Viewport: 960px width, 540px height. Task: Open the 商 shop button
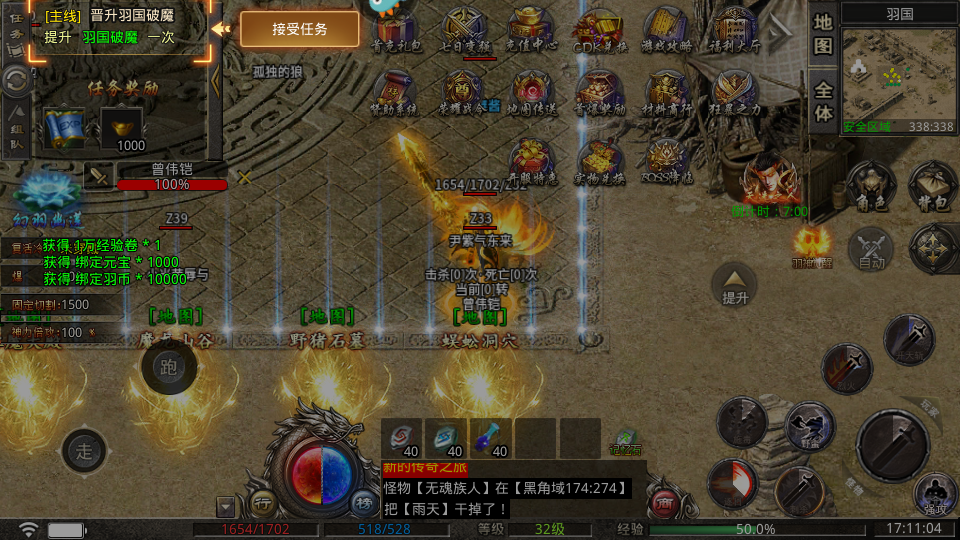(x=662, y=502)
